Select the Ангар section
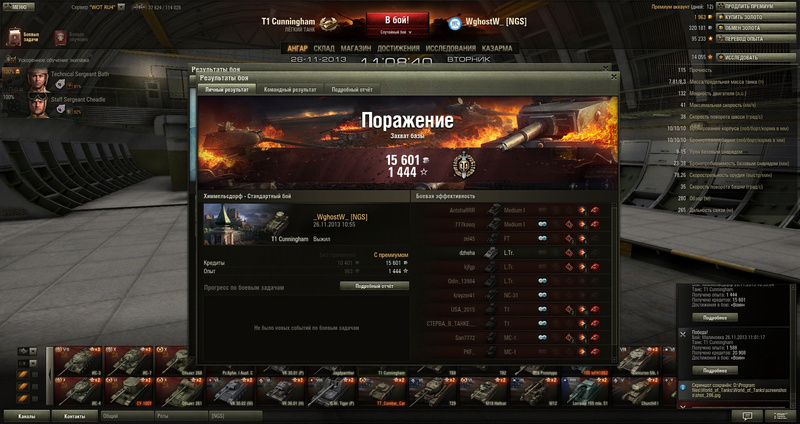800x424 pixels. [x=297, y=47]
